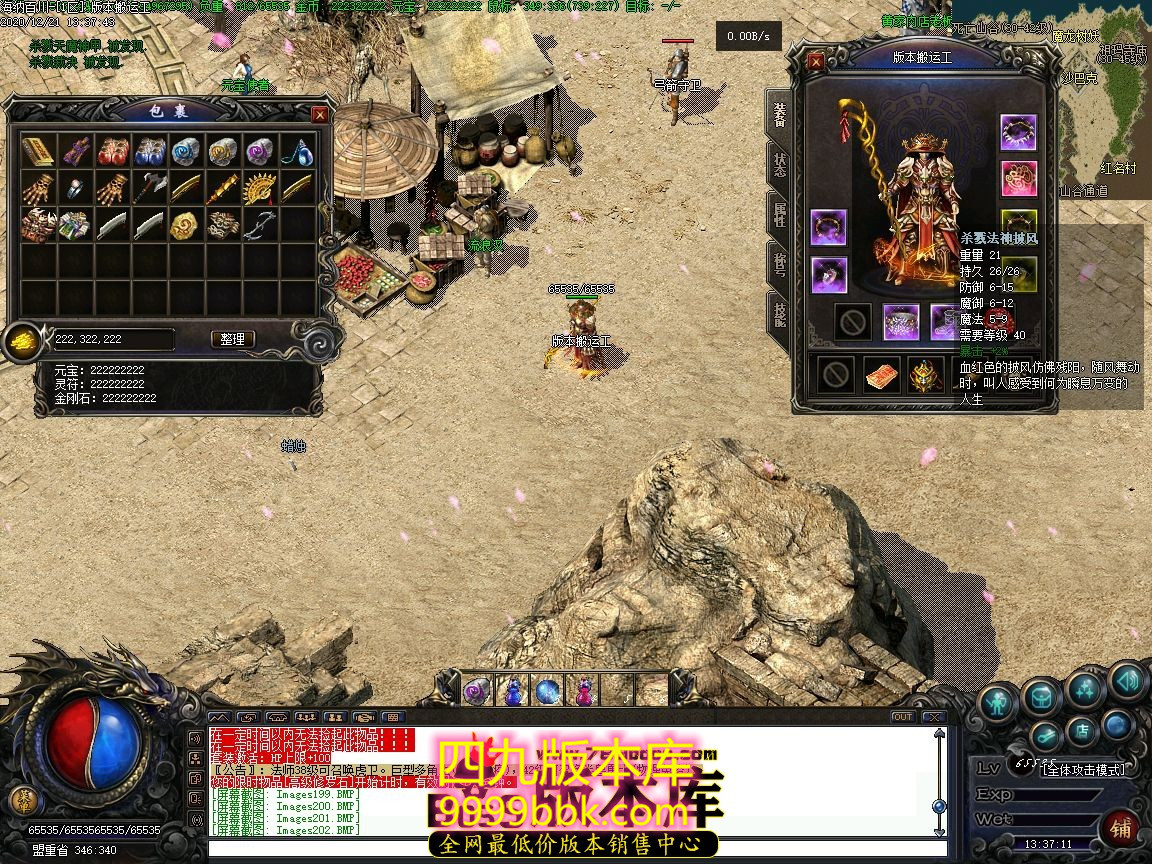Open the 铺 shop button
Screen dimensions: 1152x864
[1121, 826]
